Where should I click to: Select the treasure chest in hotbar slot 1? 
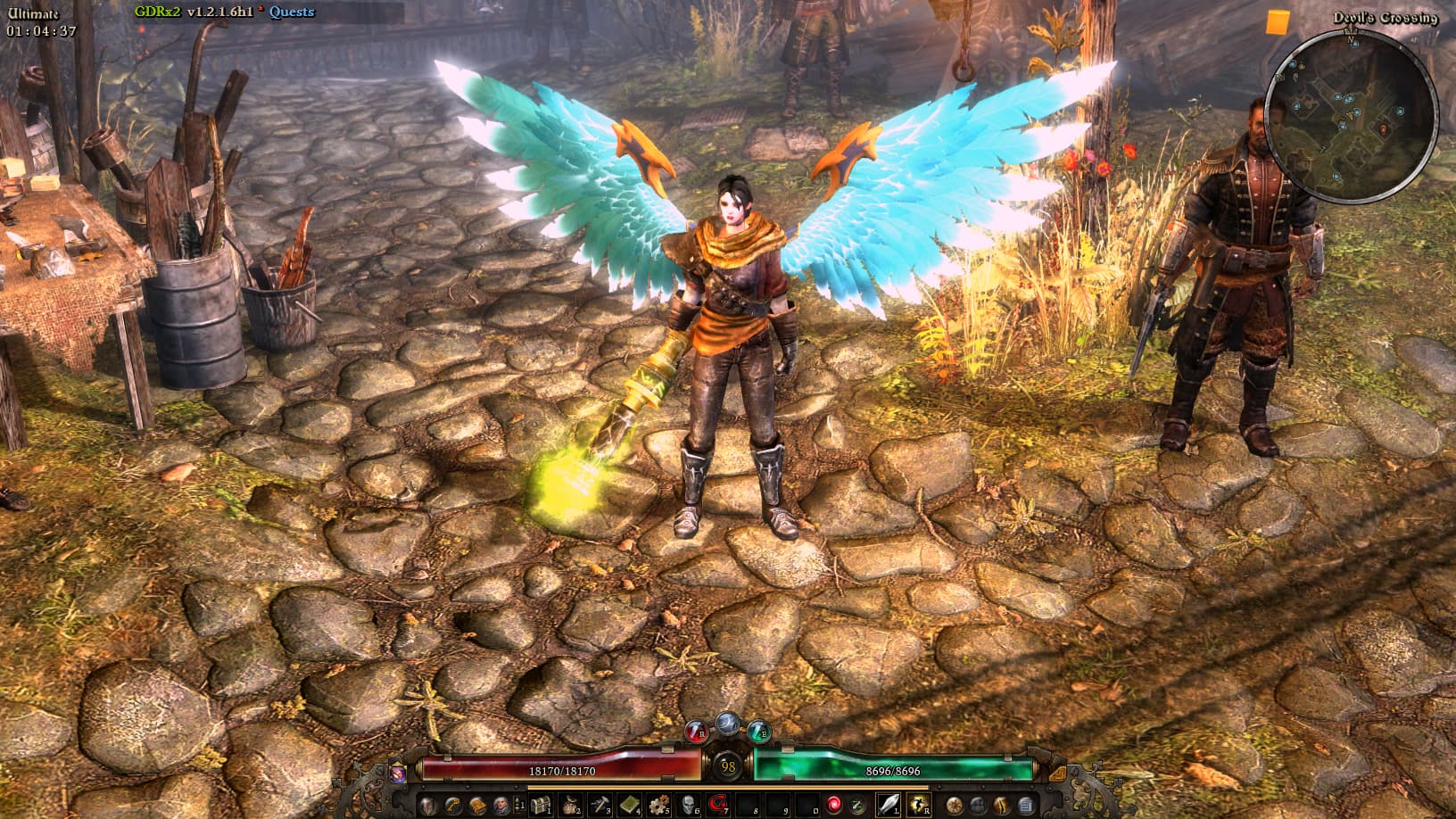click(x=541, y=805)
